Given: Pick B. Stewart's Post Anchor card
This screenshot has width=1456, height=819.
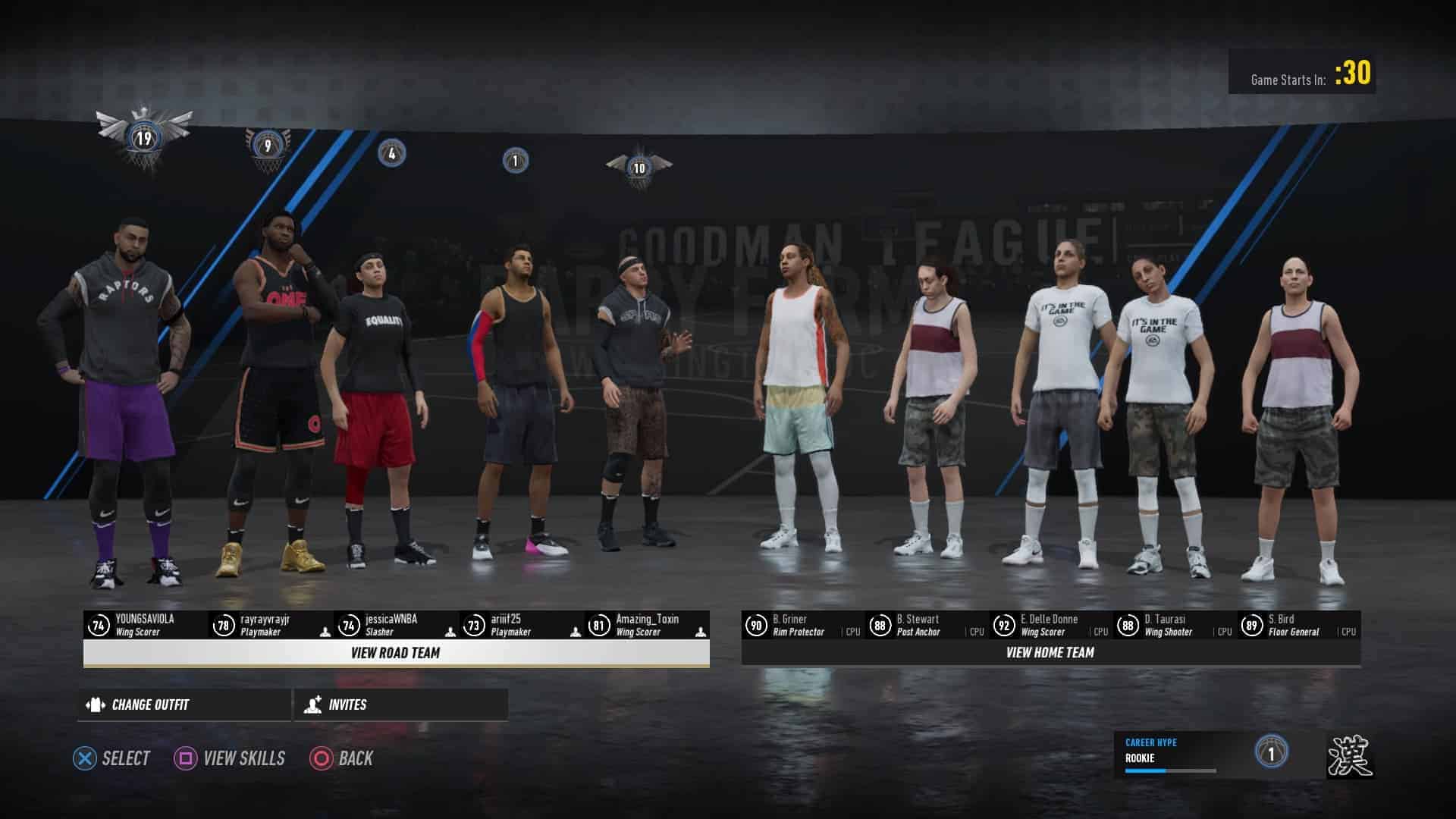Looking at the screenshot, I should click(927, 626).
